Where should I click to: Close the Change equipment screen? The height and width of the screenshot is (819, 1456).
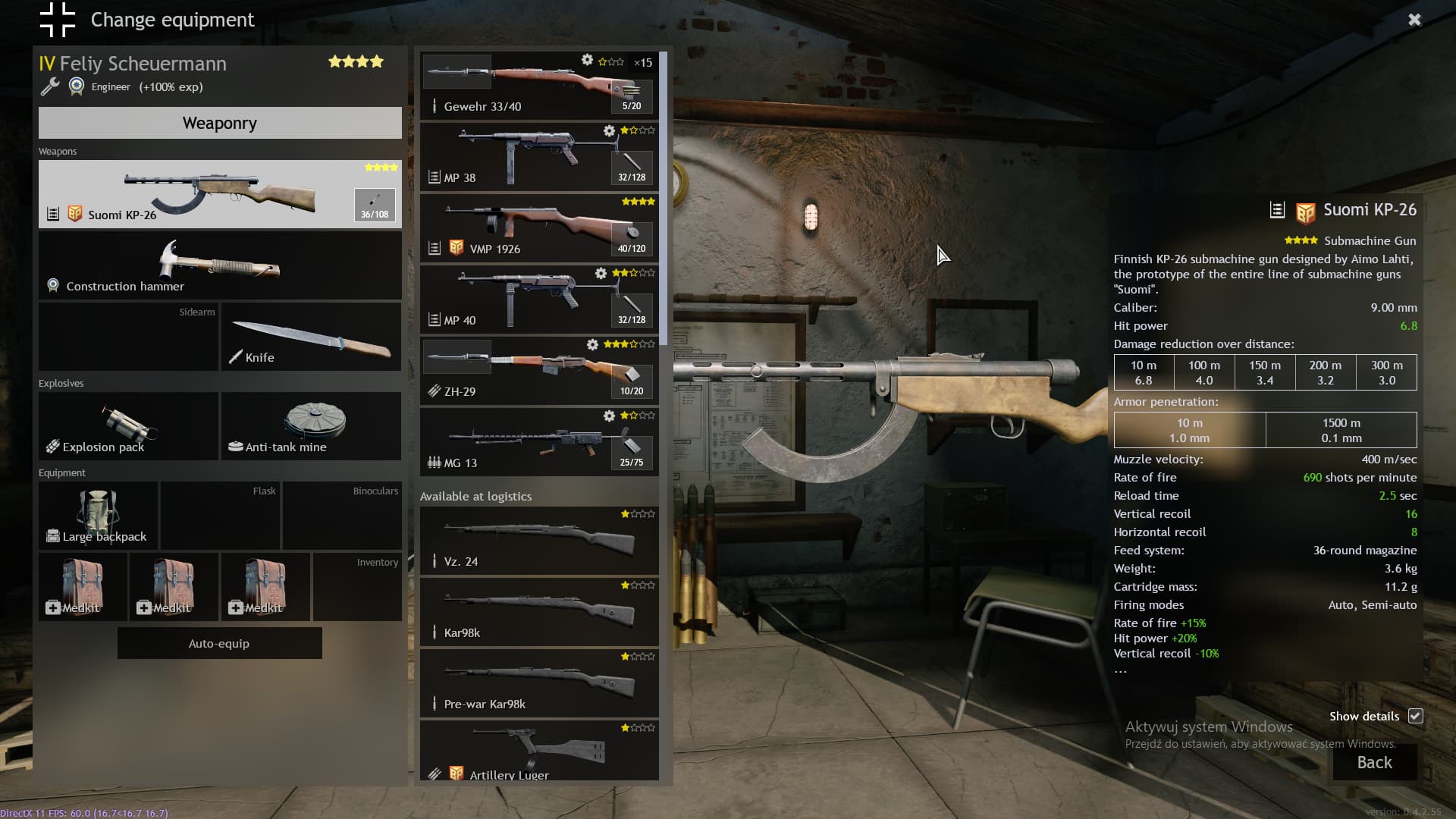pos(1414,20)
